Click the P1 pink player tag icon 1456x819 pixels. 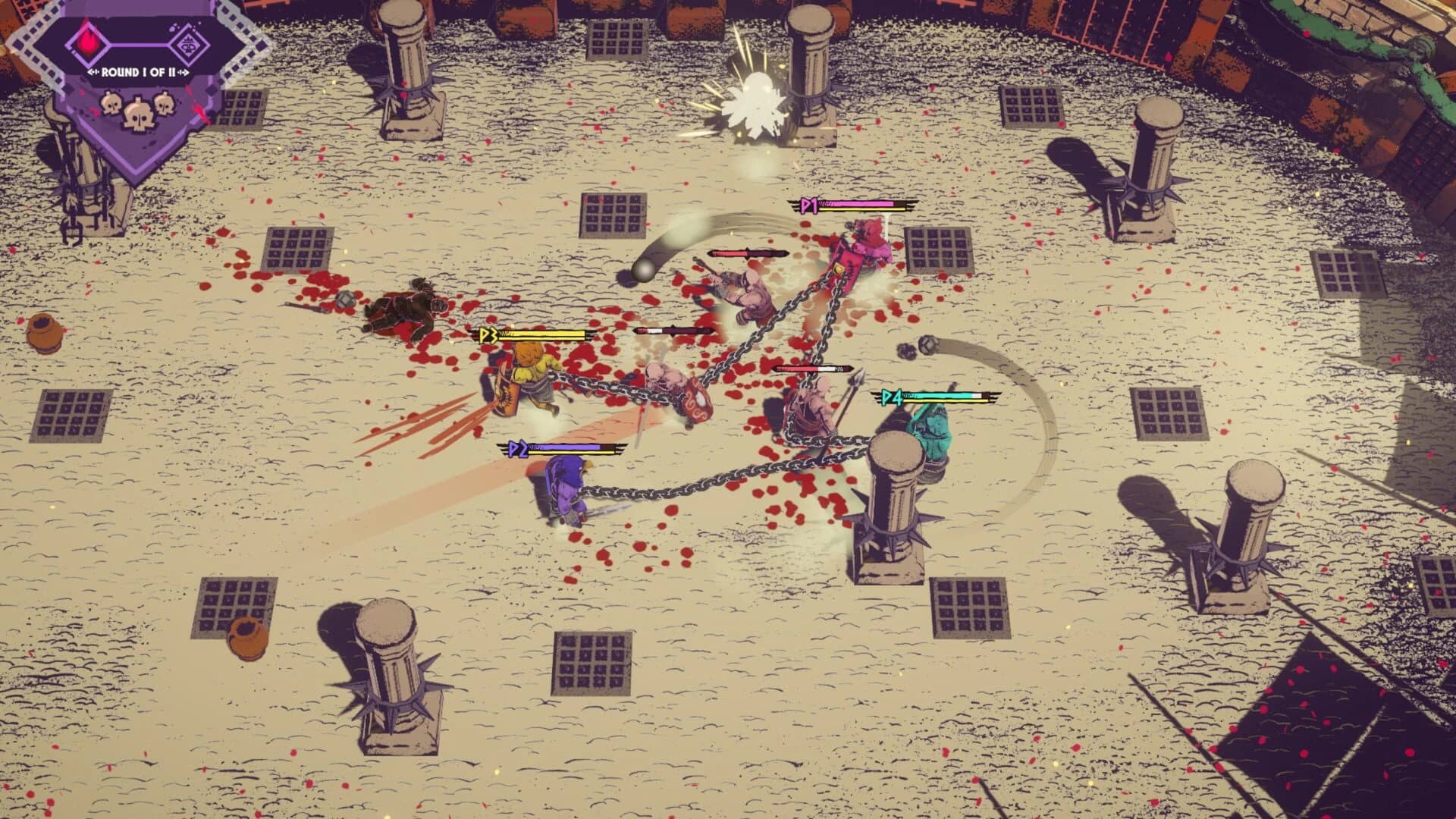point(808,205)
